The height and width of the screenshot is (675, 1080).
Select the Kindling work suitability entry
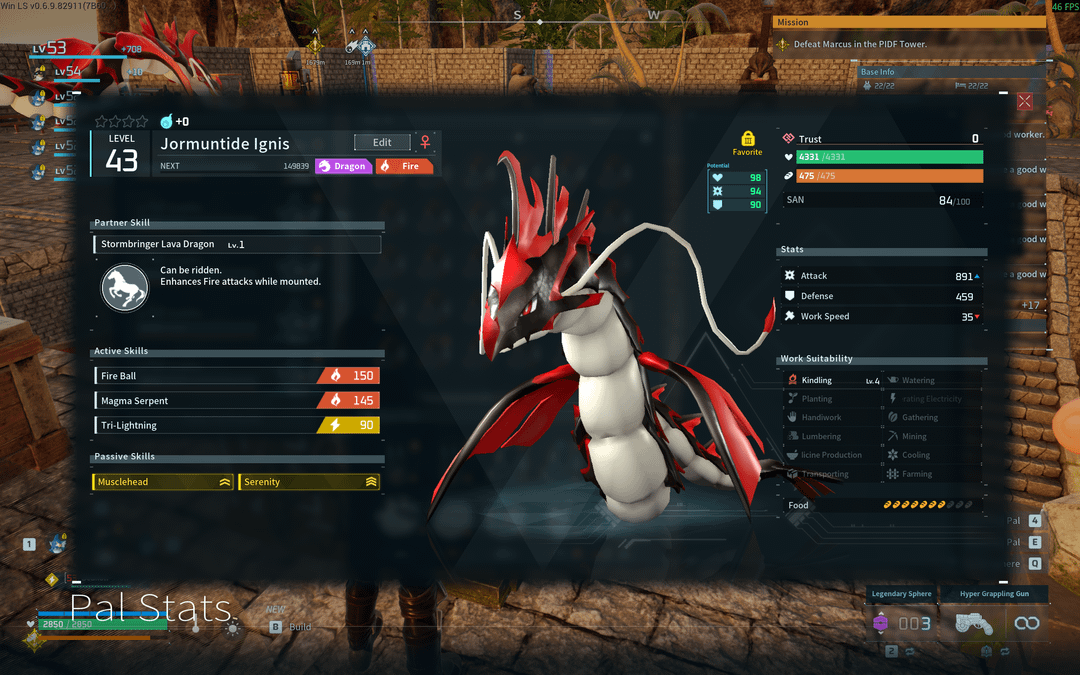coord(832,381)
